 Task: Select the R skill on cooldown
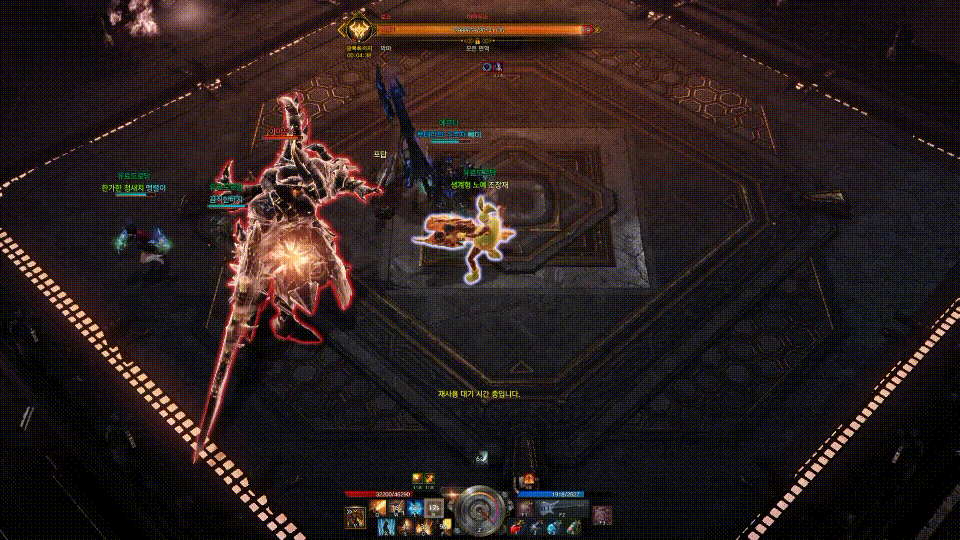[x=433, y=508]
